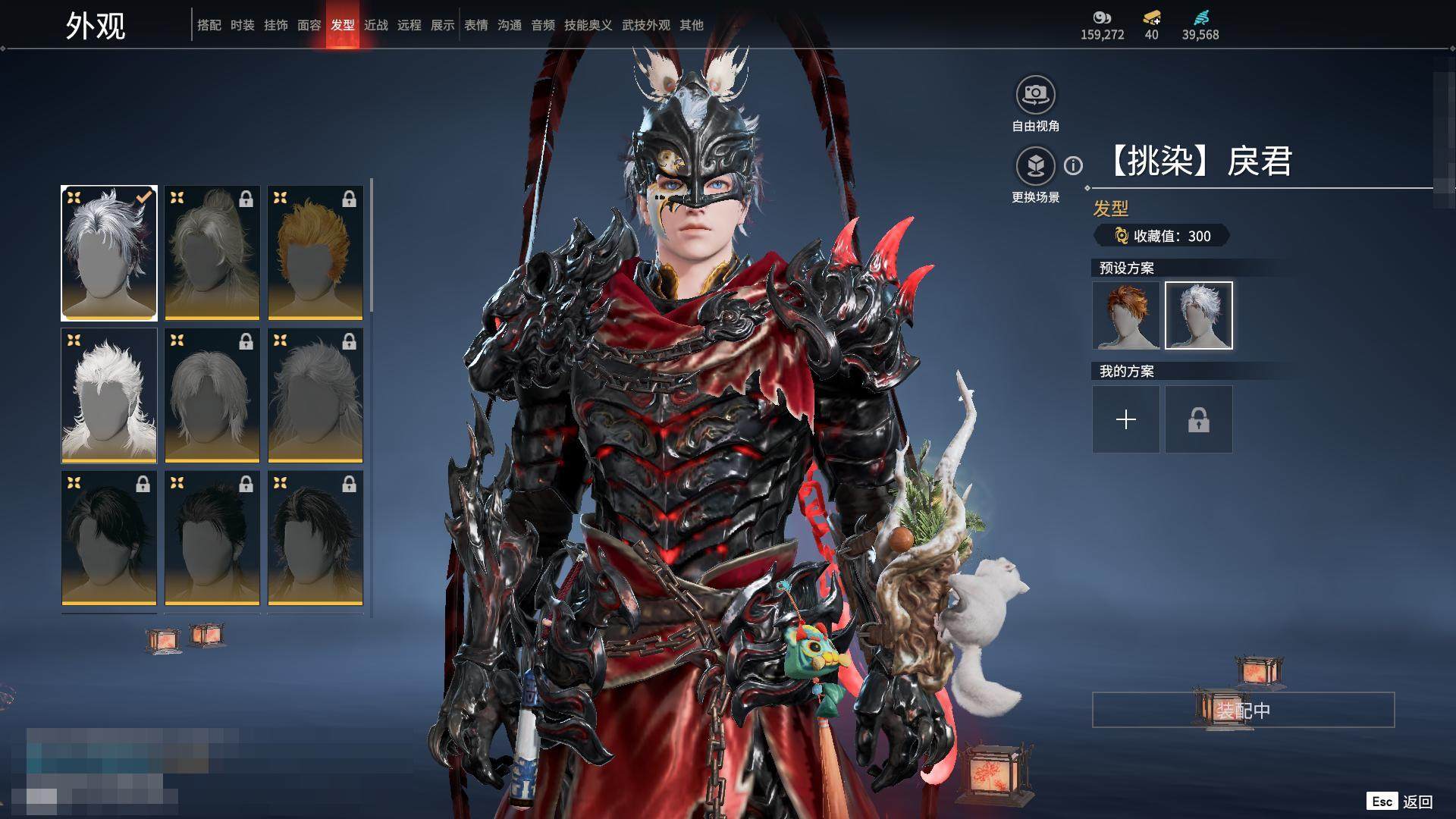Activate the 自由视角 camera button
The height and width of the screenshot is (819, 1456).
click(1035, 95)
